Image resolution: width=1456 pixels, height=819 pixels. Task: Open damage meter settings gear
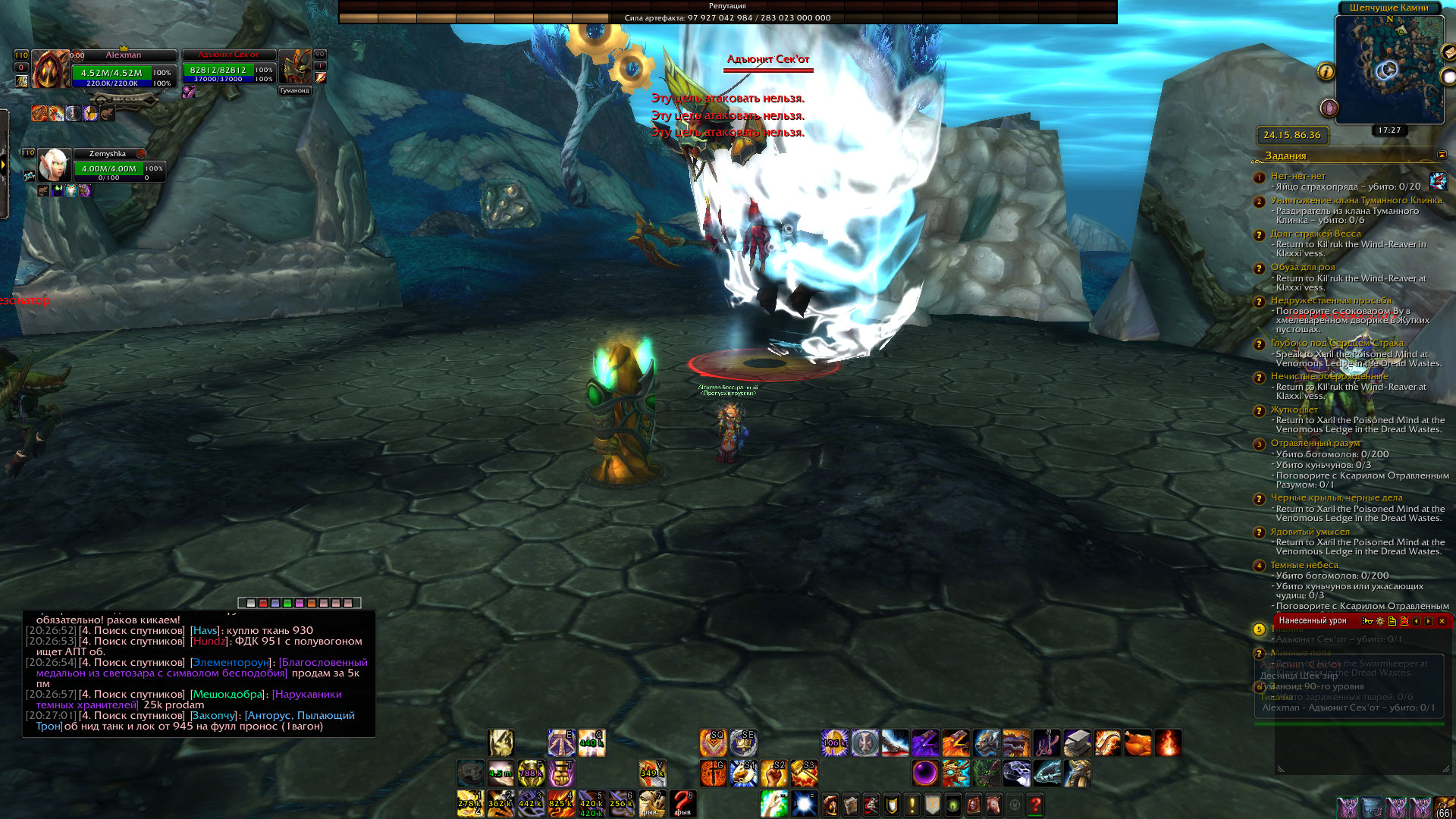1380,621
